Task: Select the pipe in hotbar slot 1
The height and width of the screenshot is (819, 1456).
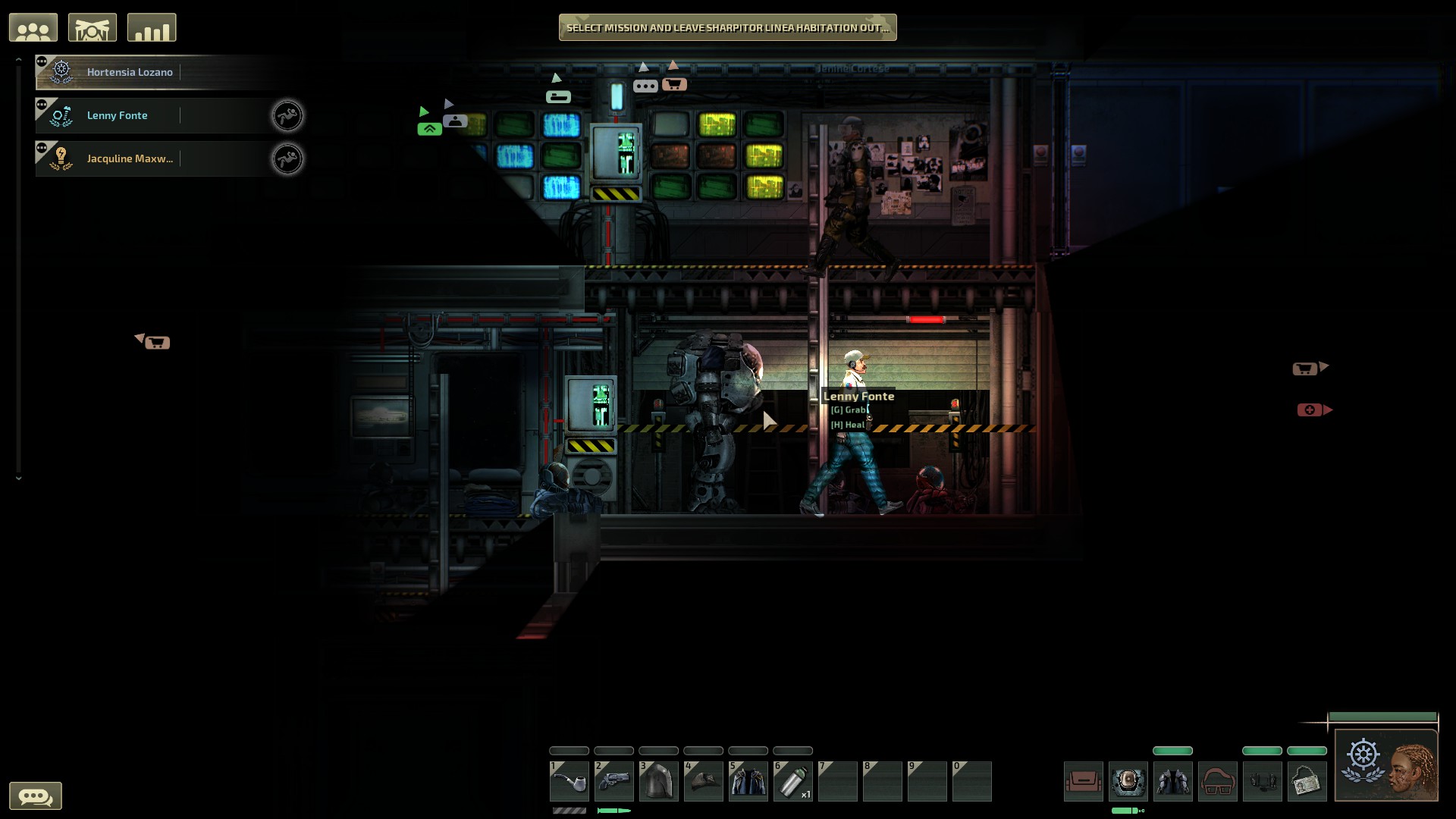Action: coord(570,781)
